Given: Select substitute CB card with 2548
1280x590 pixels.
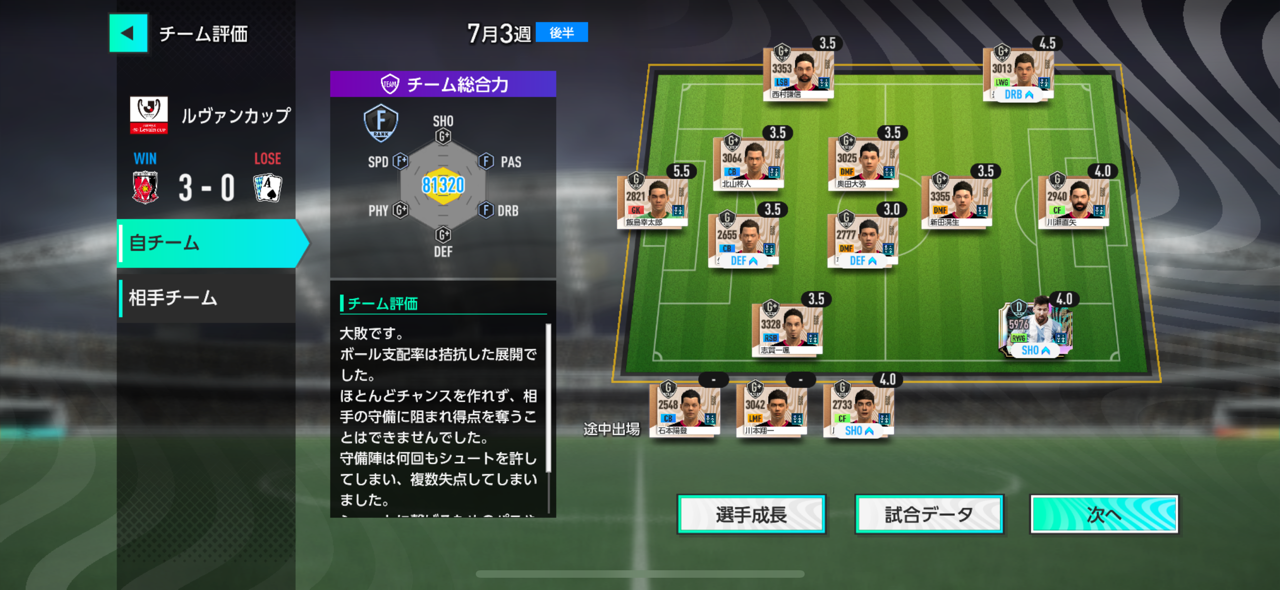Looking at the screenshot, I should 684,409.
